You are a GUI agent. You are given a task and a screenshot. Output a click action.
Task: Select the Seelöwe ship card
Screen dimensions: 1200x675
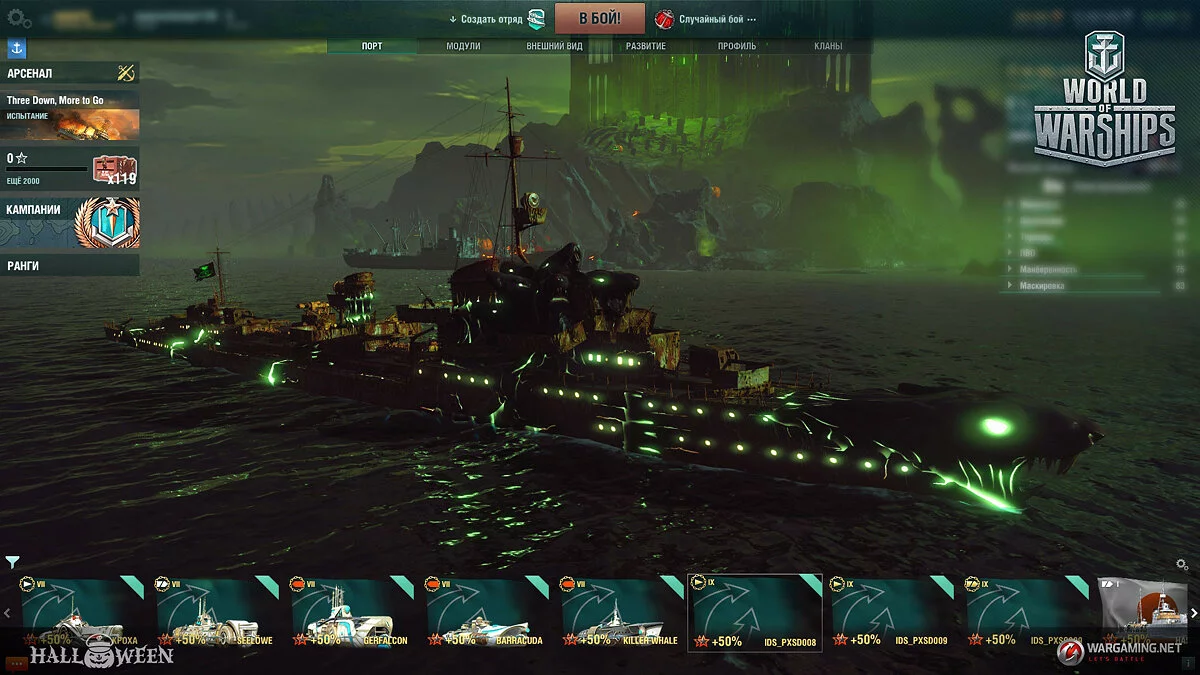[216, 613]
